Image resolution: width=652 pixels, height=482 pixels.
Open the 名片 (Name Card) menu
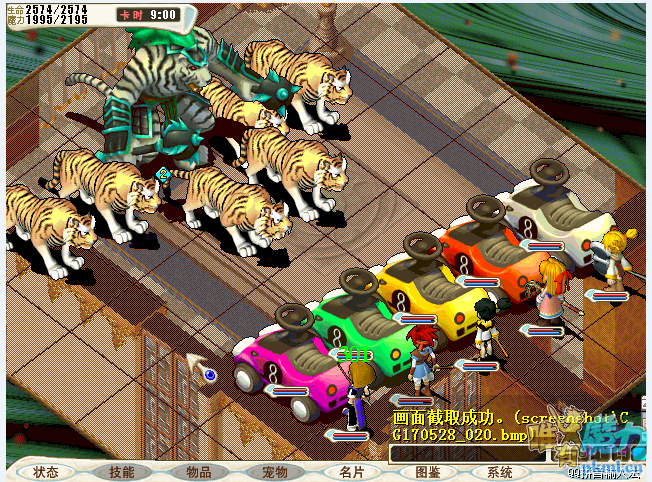(351, 472)
